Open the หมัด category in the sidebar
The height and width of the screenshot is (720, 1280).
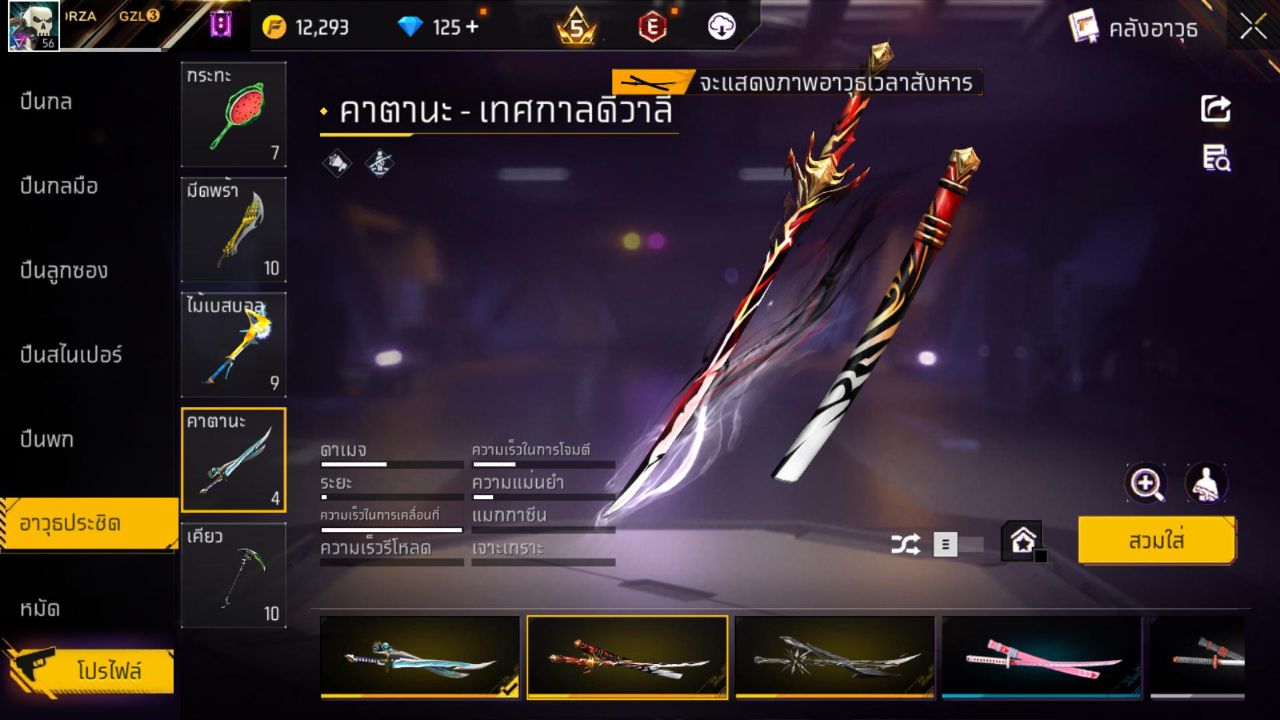tap(47, 608)
